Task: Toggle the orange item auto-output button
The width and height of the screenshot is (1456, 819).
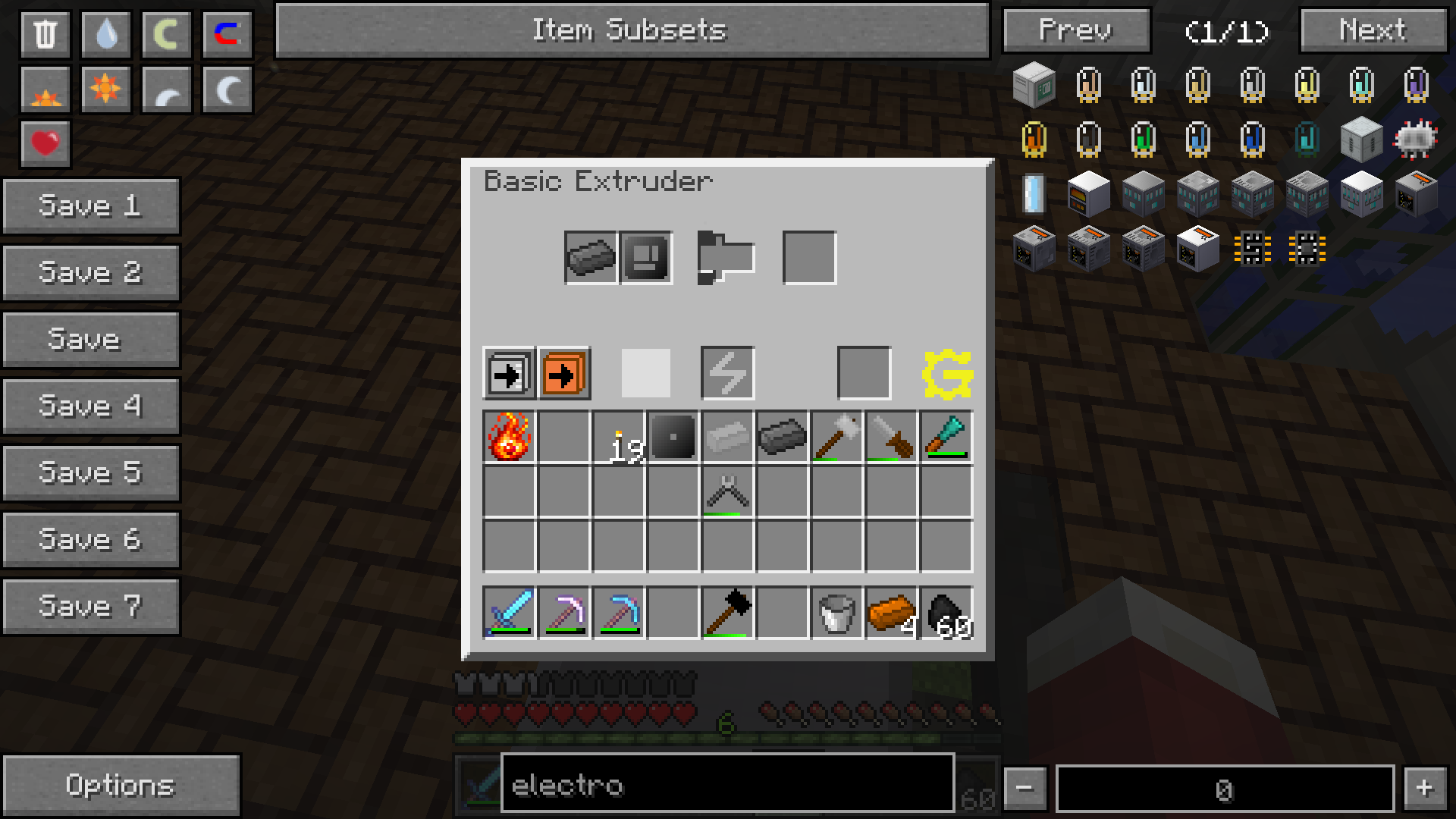Action: click(x=564, y=374)
